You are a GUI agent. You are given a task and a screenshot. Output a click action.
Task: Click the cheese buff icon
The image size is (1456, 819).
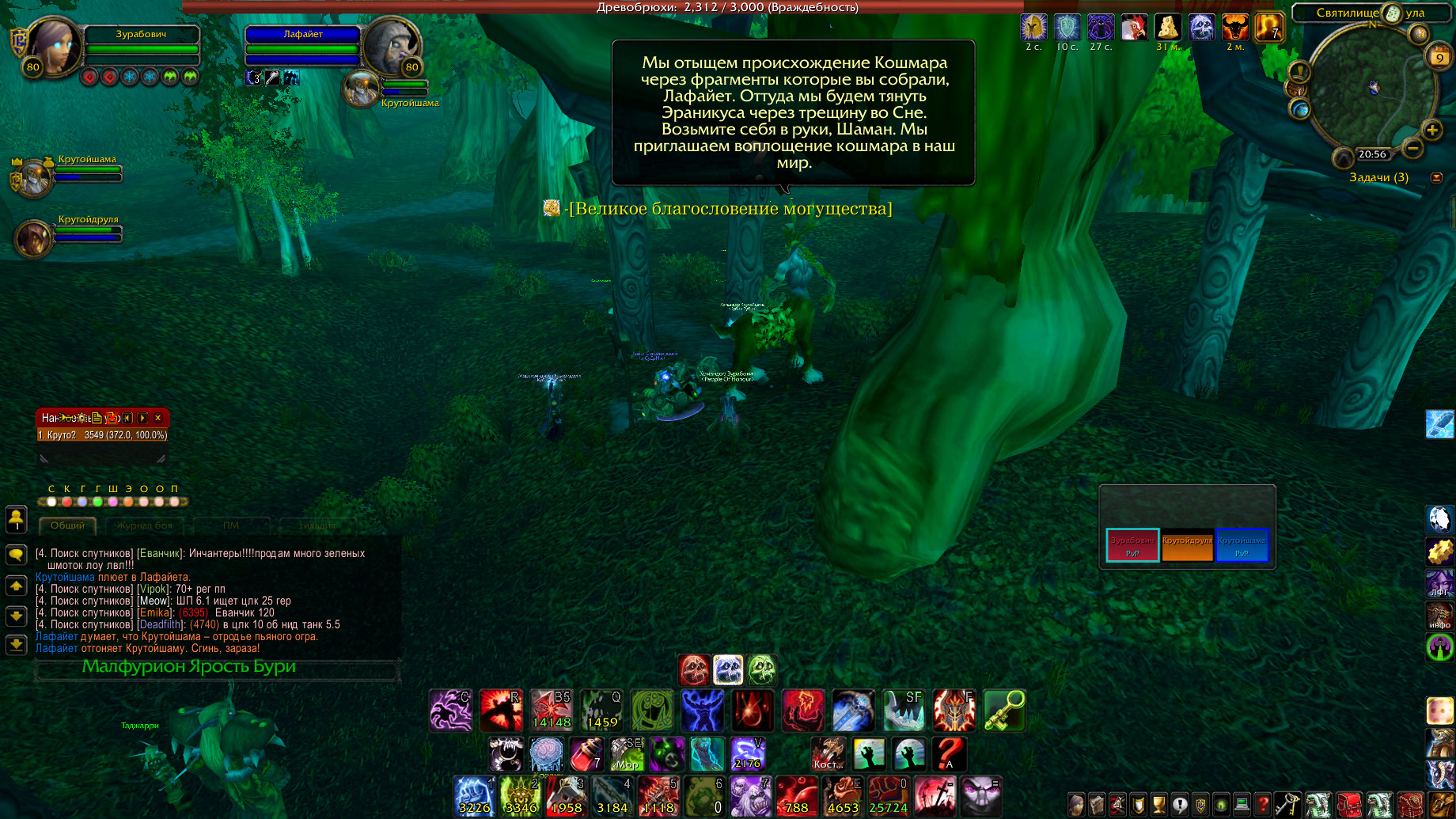point(1167,28)
